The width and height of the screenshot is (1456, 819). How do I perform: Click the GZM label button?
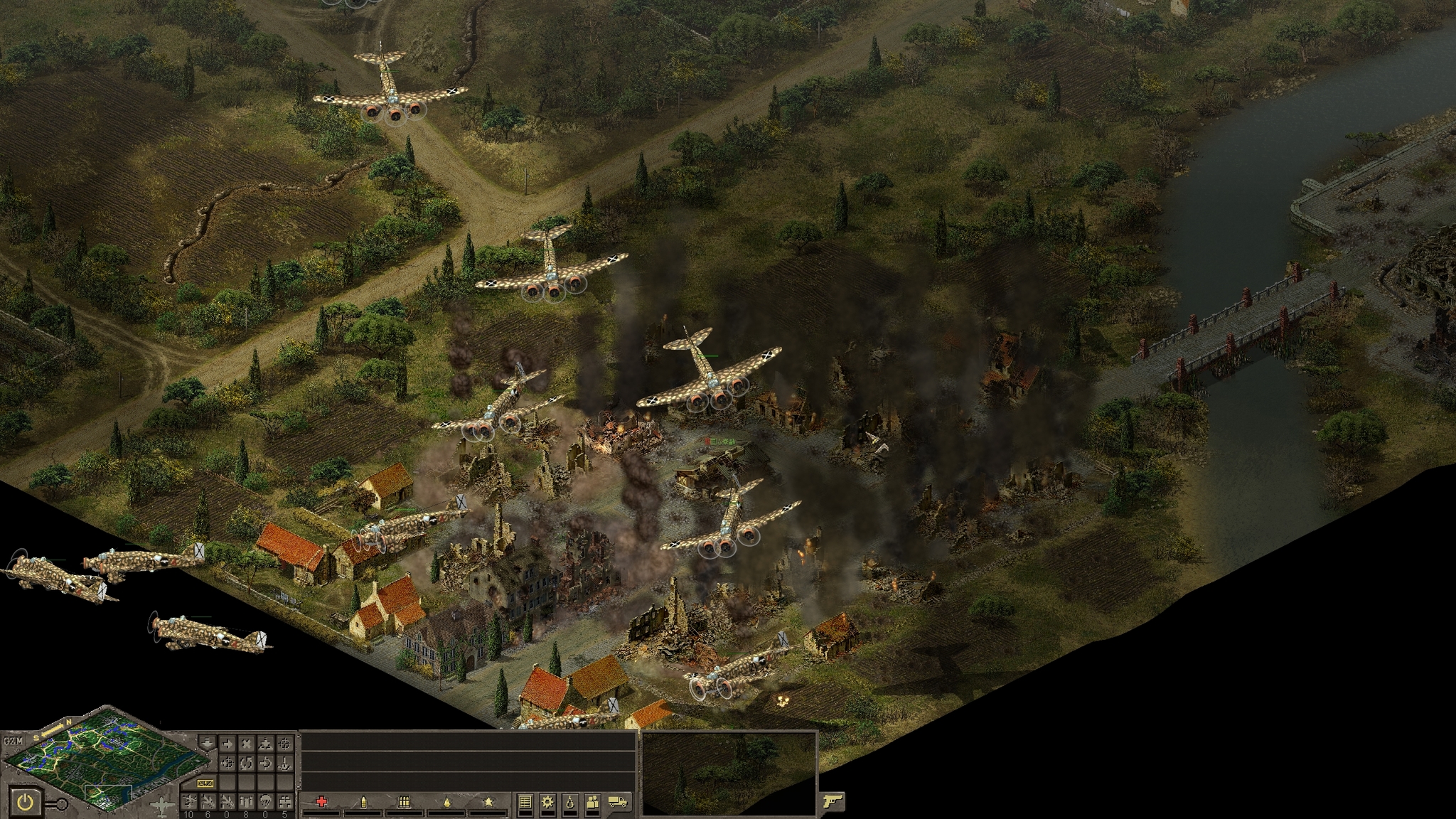pos(12,741)
